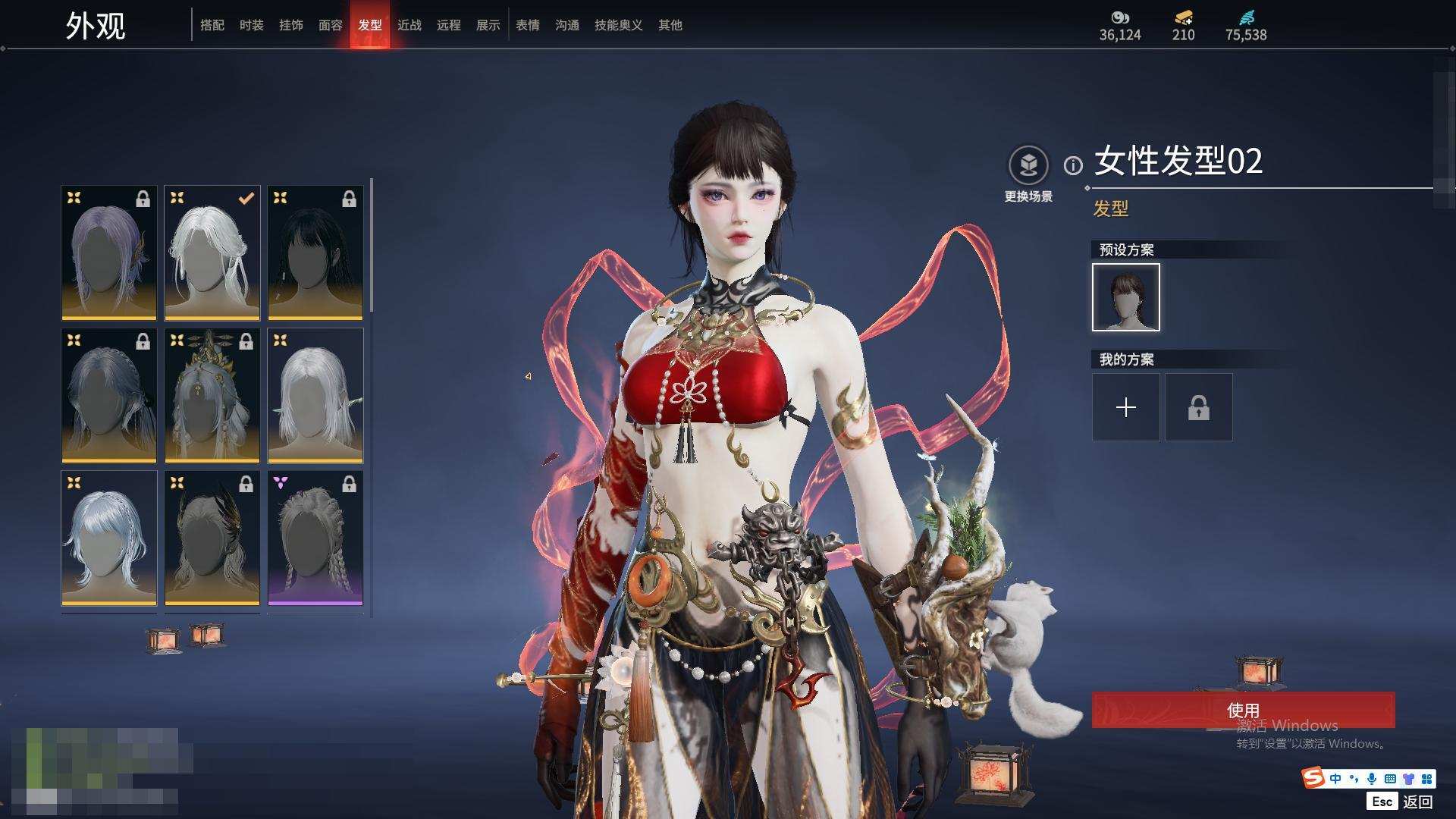Select the preset hairstyle thumbnail under 预设方案
Screen dimensions: 1456x819
pos(1125,297)
